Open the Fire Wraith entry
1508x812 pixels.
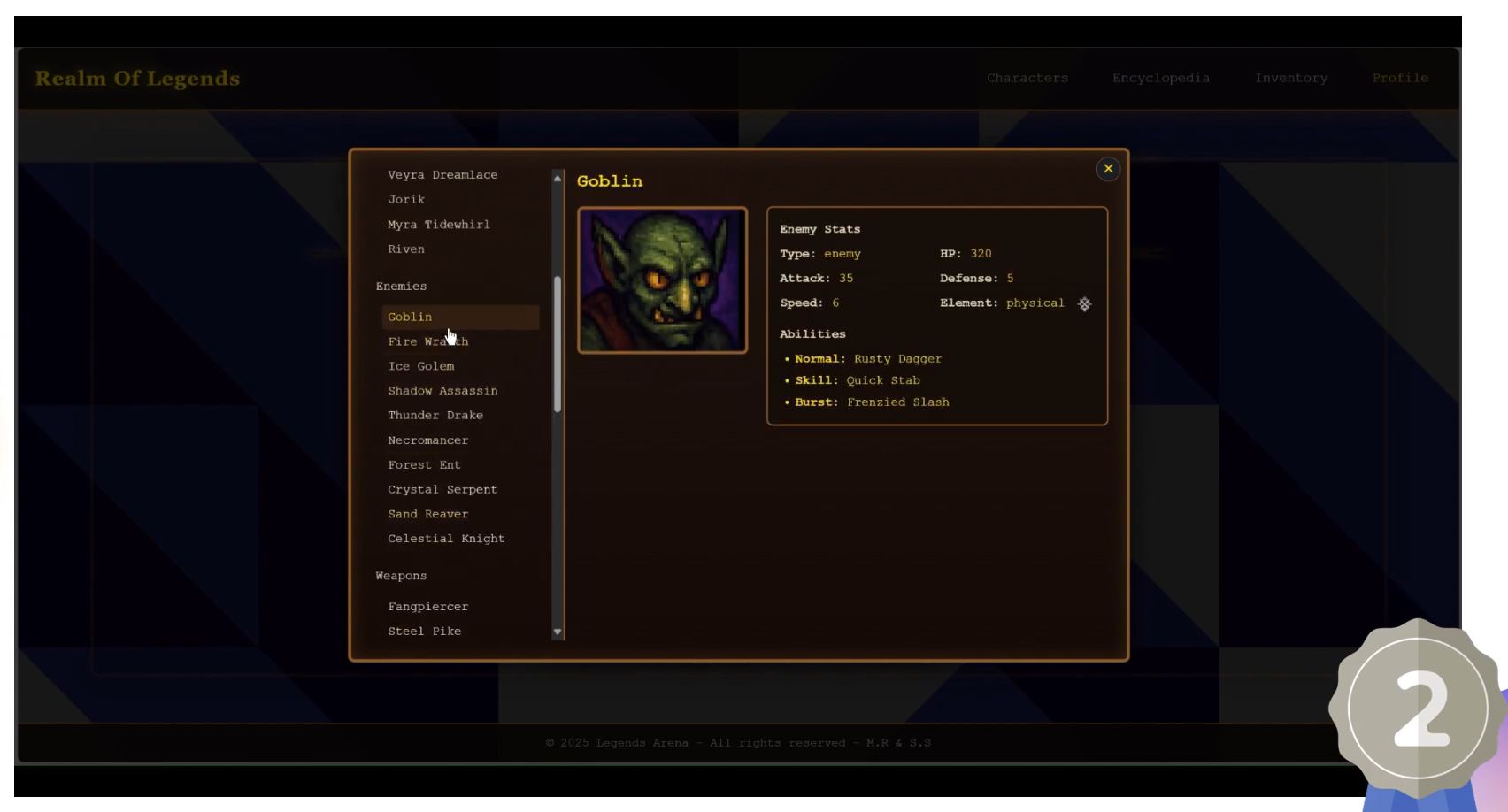click(x=427, y=341)
